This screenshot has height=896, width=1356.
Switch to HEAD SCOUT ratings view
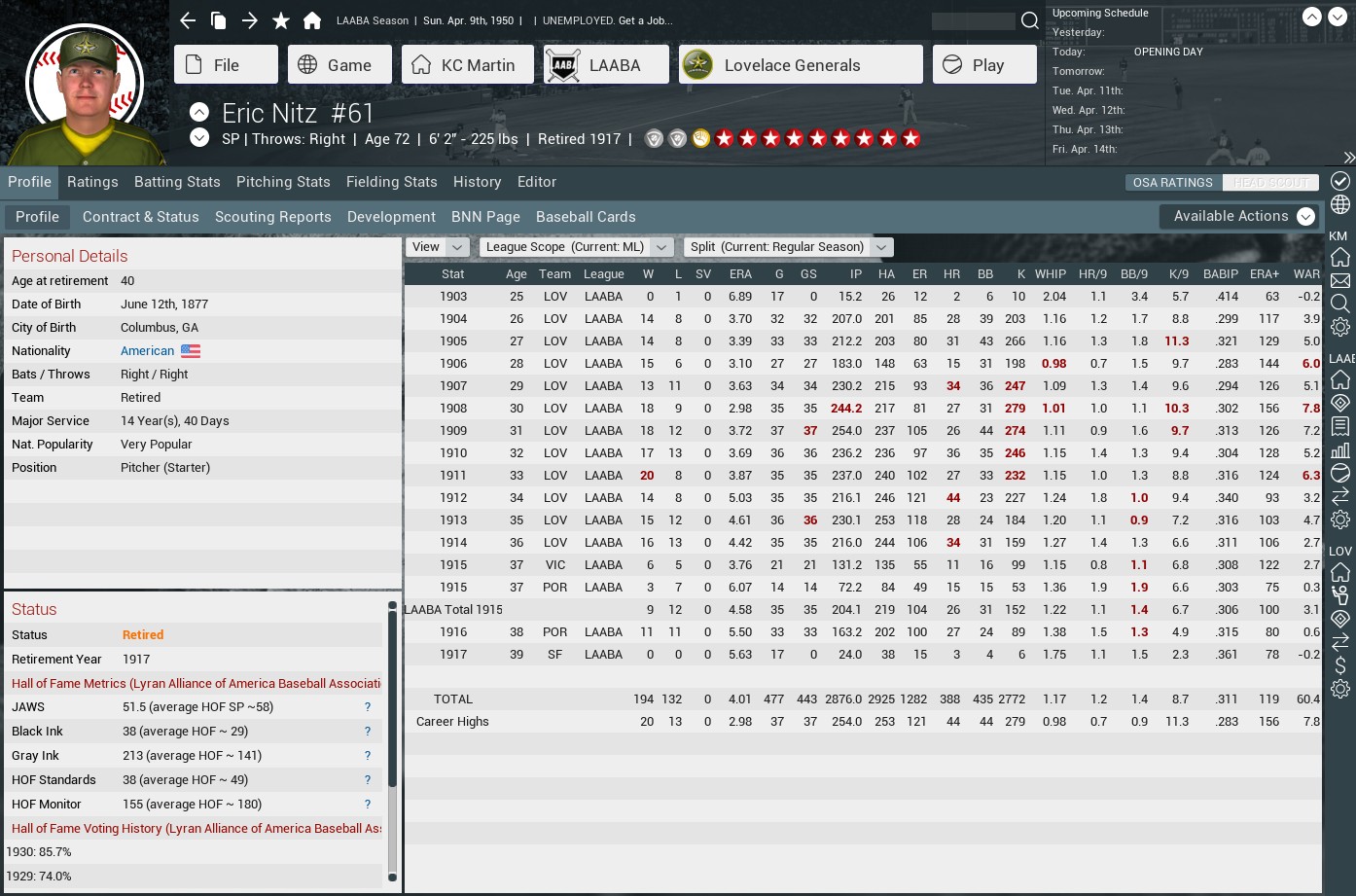1270,182
